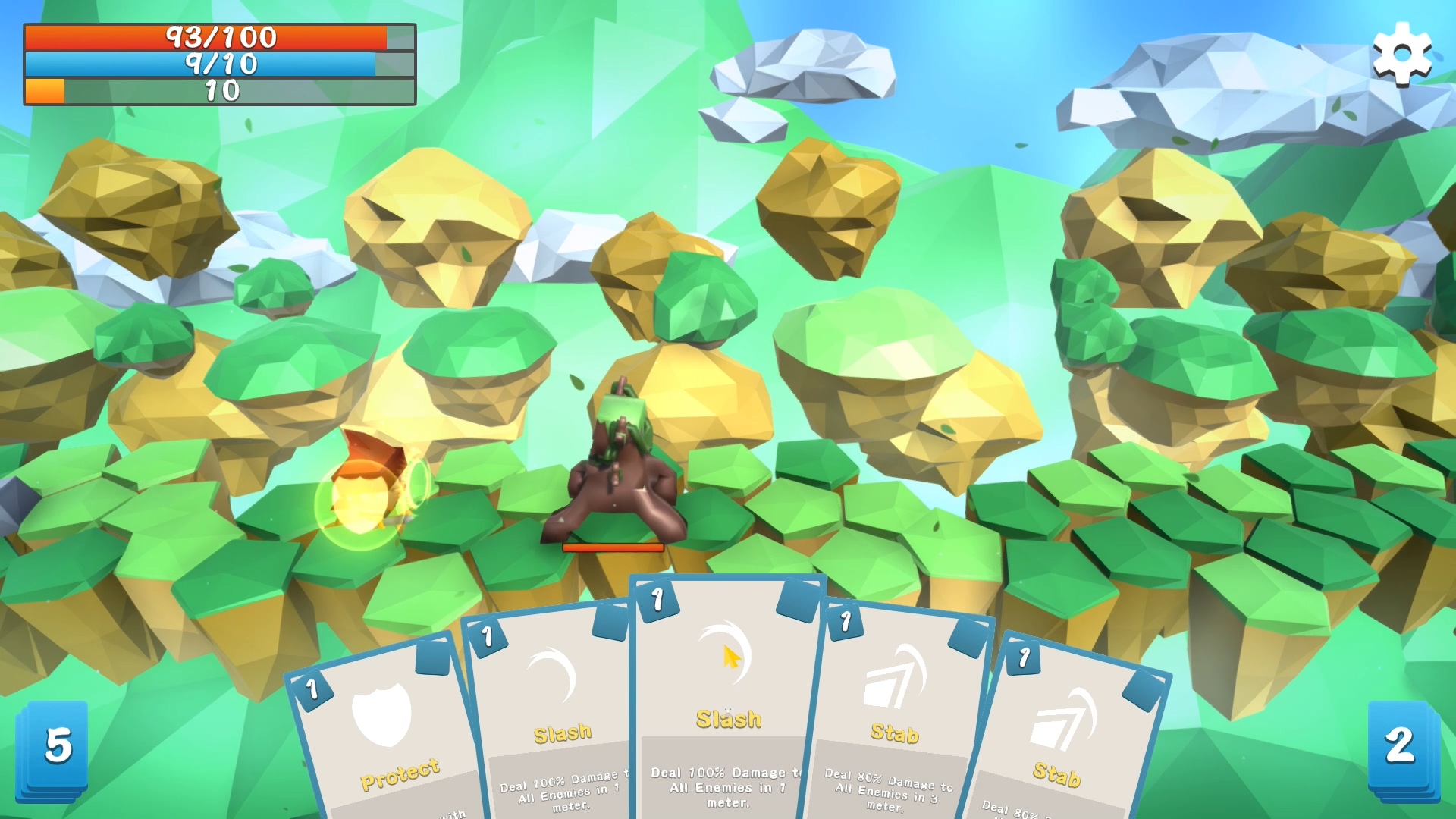Image resolution: width=1456 pixels, height=819 pixels.
Task: Click the cost badge 1 on the Protect card
Action: point(312,689)
